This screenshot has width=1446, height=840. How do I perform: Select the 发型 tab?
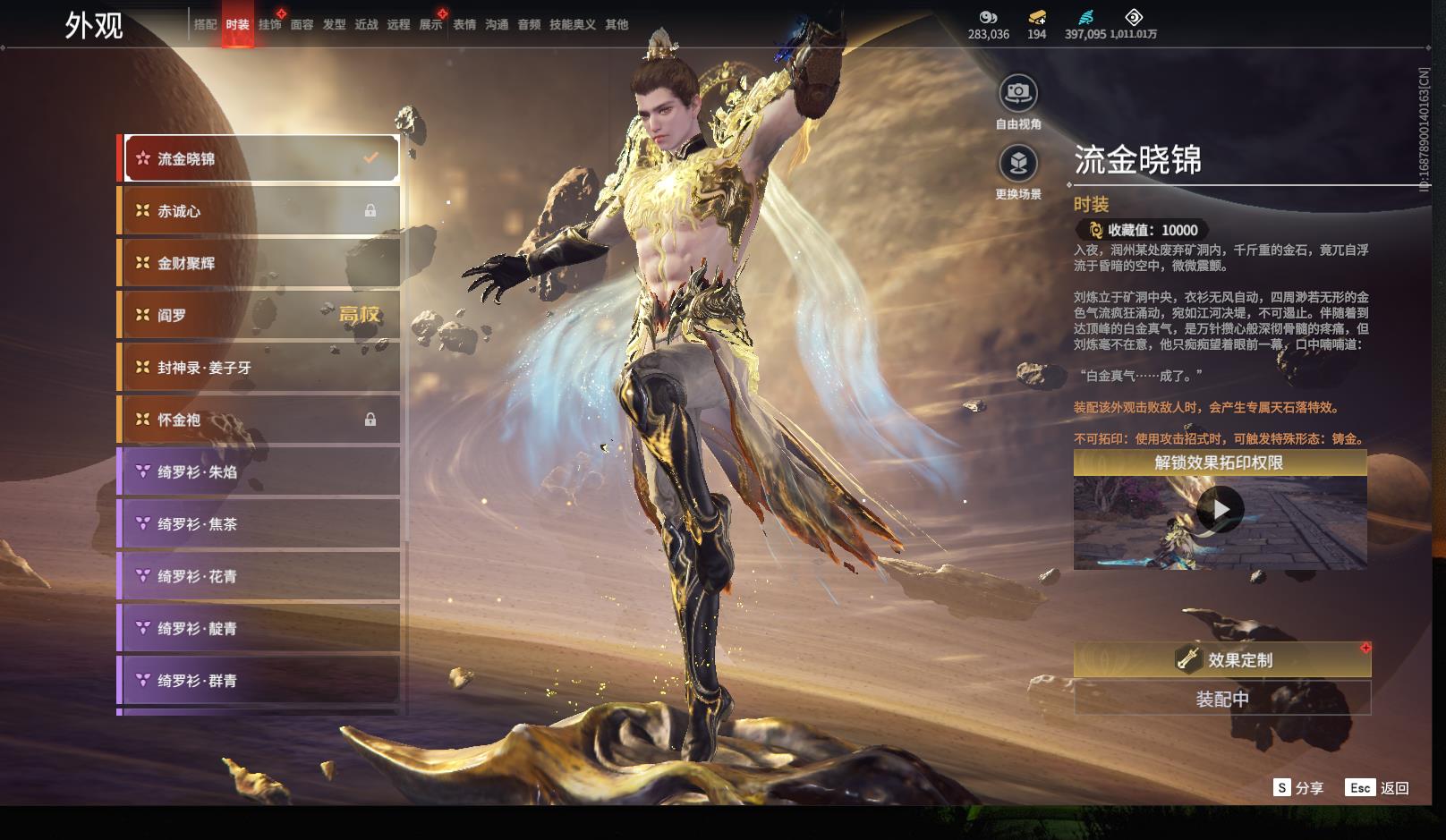335,25
